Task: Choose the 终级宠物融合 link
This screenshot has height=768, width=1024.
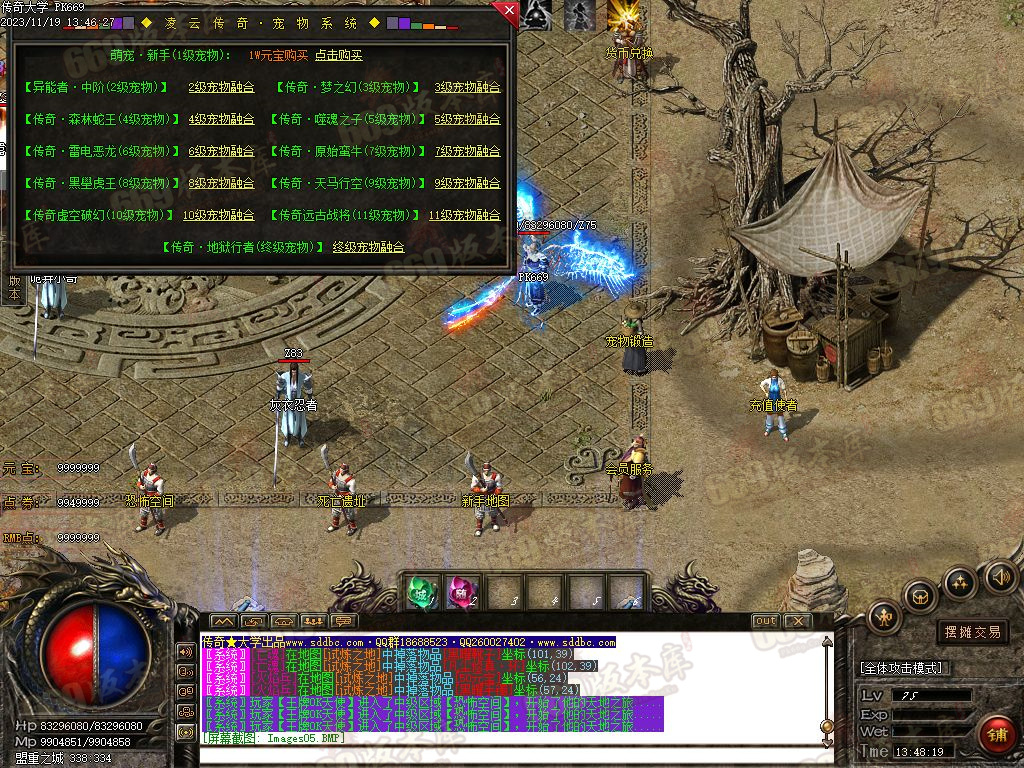Action: (368, 247)
